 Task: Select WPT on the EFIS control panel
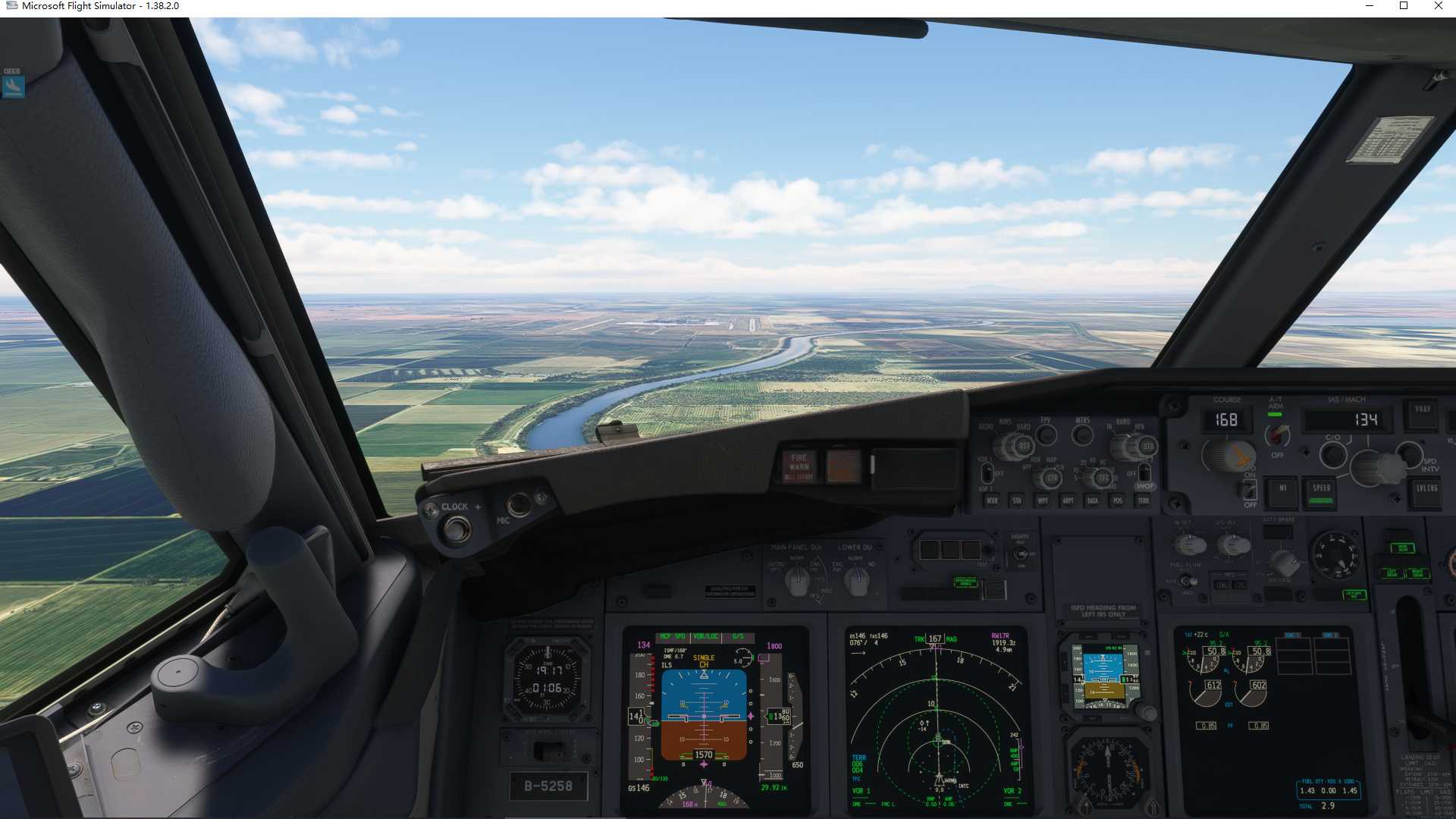[x=1043, y=501]
